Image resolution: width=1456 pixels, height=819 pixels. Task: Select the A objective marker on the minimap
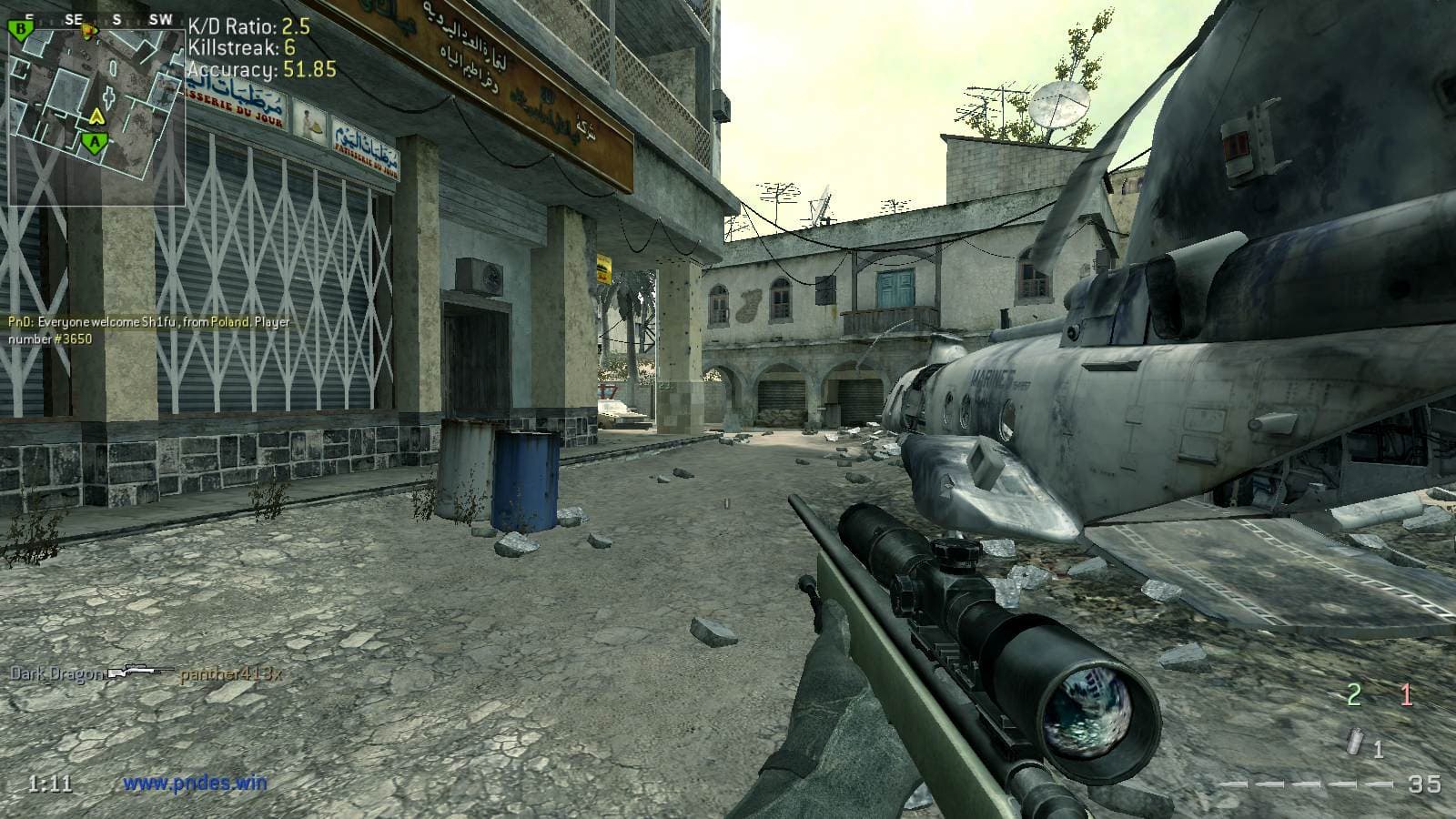coord(93,141)
